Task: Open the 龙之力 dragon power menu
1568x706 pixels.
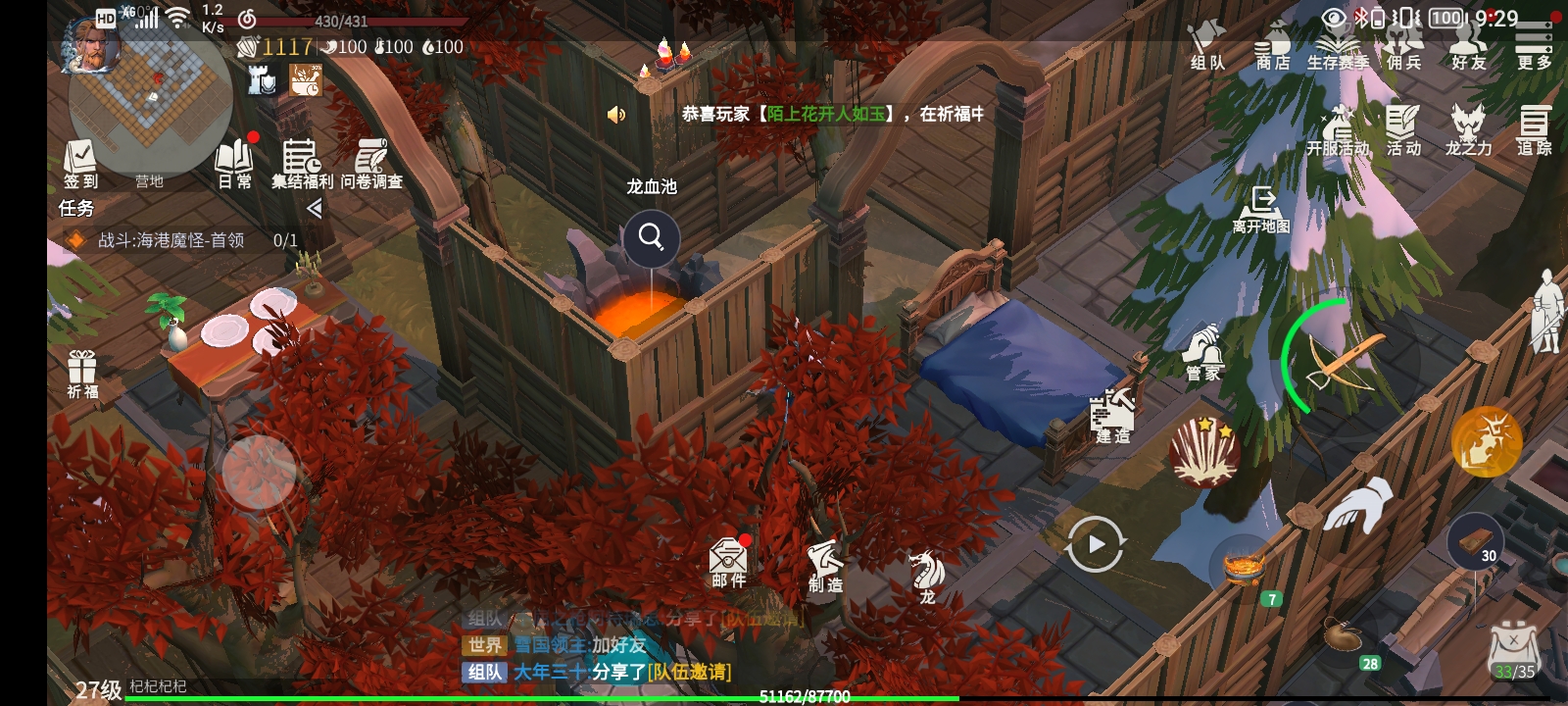Action: tap(1468, 131)
